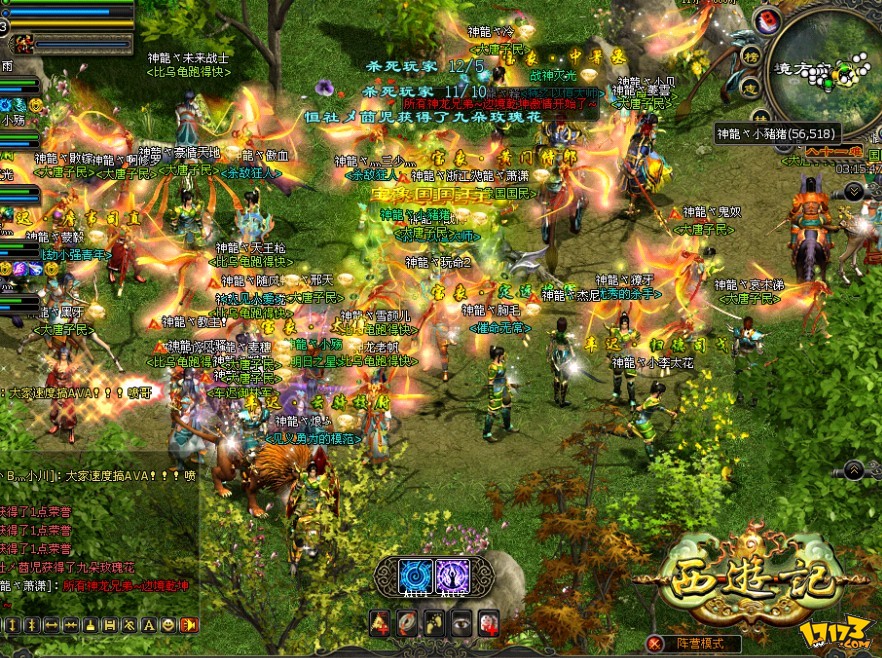The width and height of the screenshot is (882, 658).
Task: Select the letter A chat toolbar button
Action: (149, 625)
